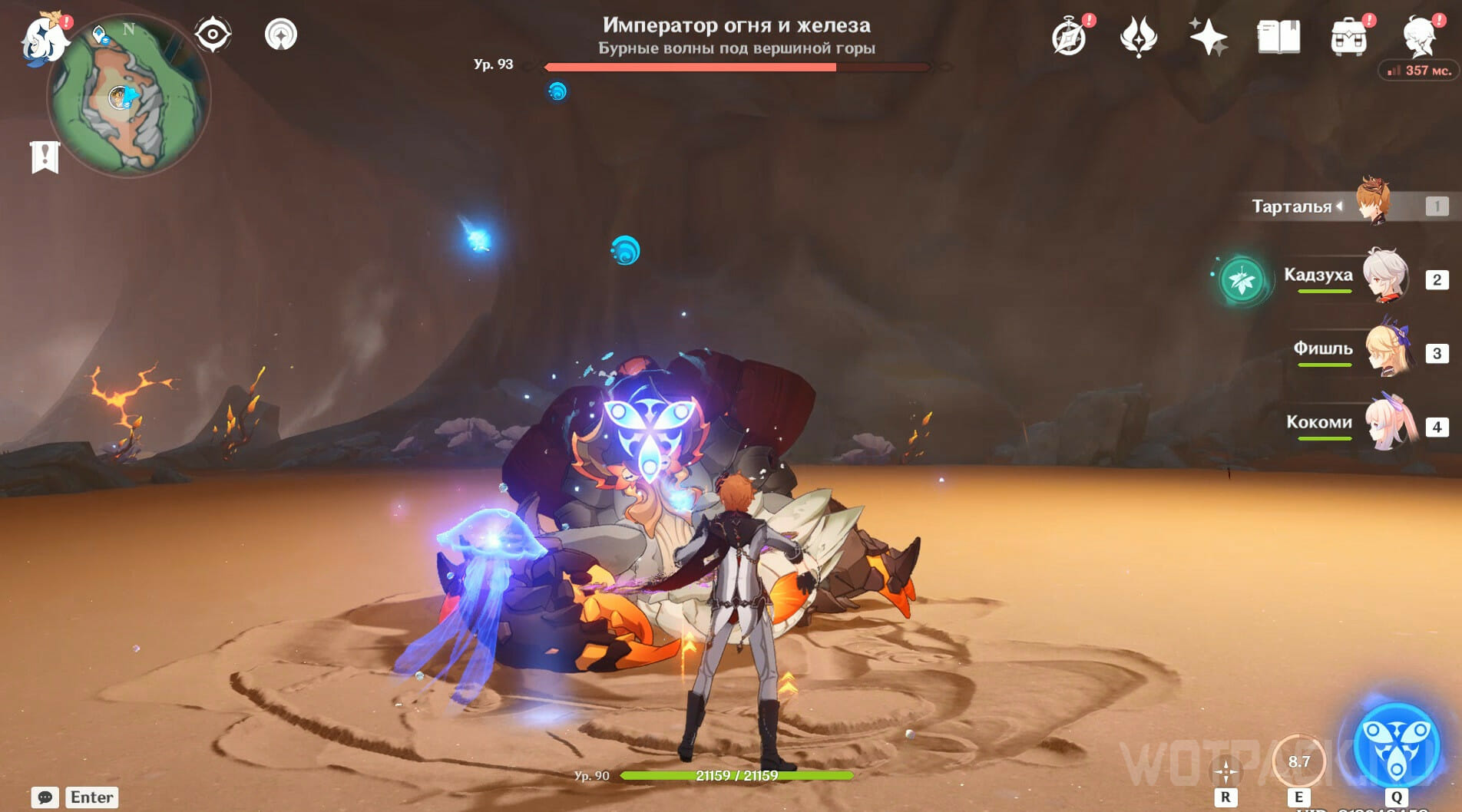Open the battle pass icon
Image resolution: width=1462 pixels, height=812 pixels.
click(x=1138, y=37)
